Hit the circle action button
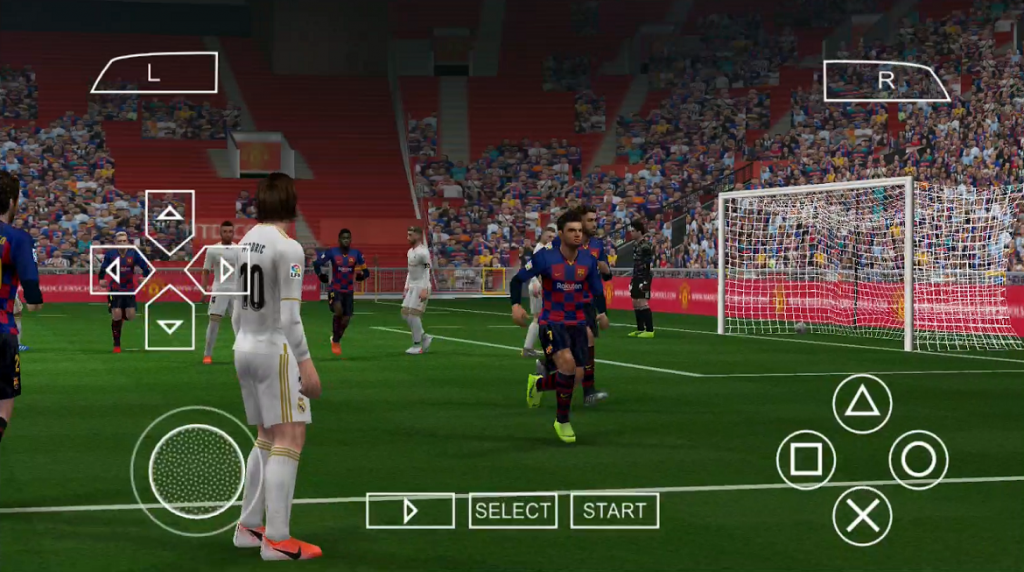This screenshot has height=572, width=1024. pyautogui.click(x=918, y=460)
